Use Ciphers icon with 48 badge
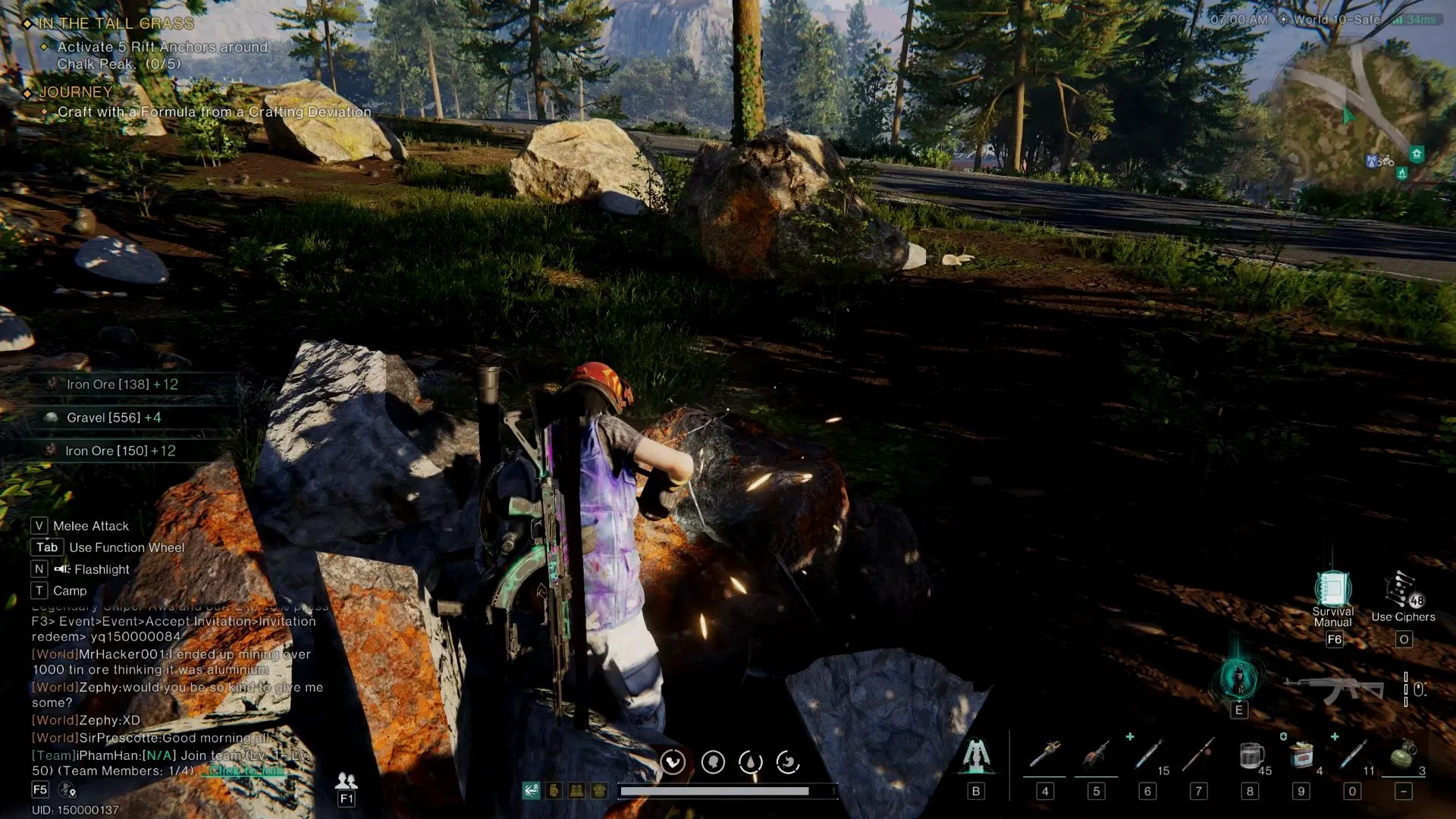 (x=1401, y=591)
